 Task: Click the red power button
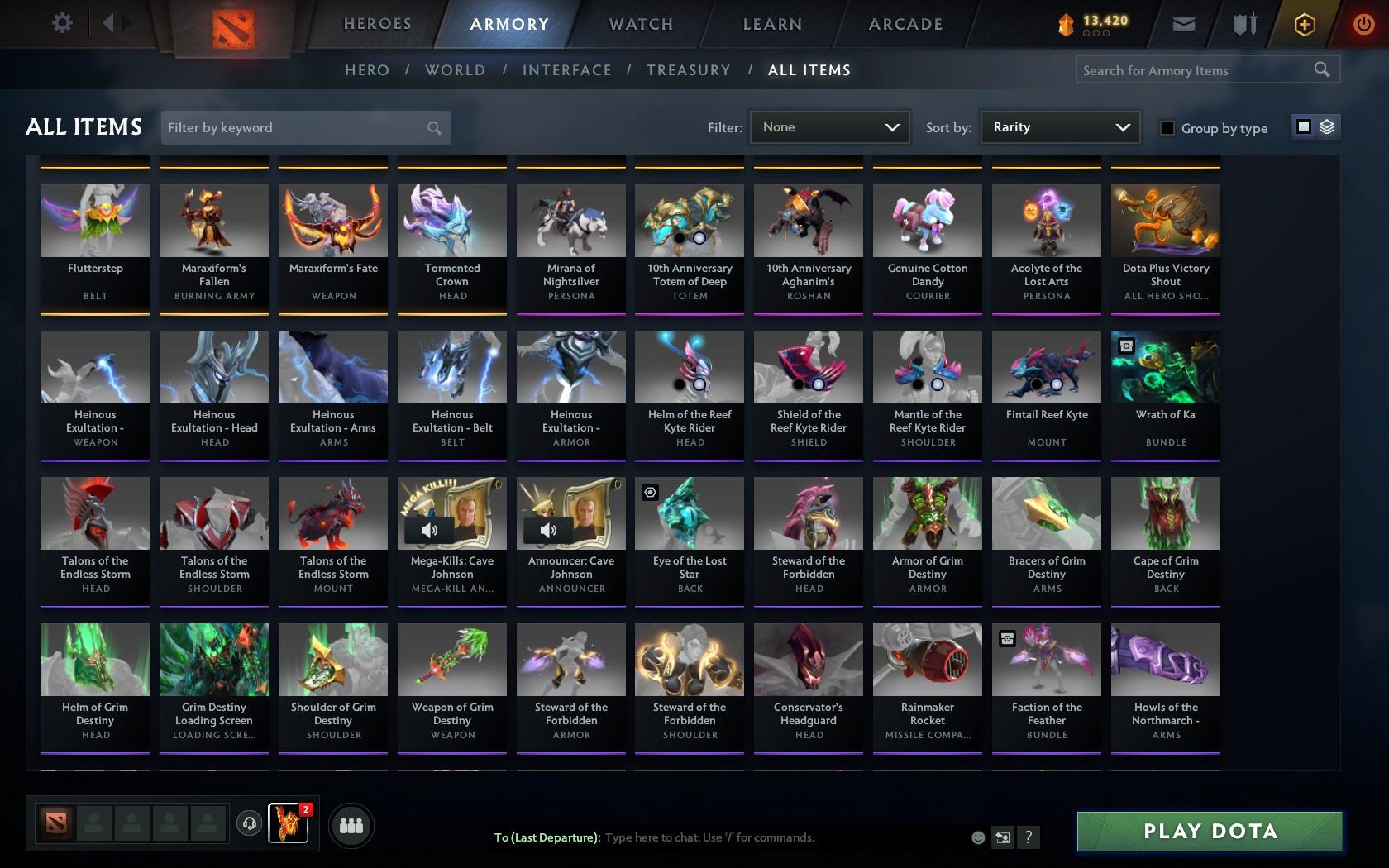pyautogui.click(x=1363, y=24)
